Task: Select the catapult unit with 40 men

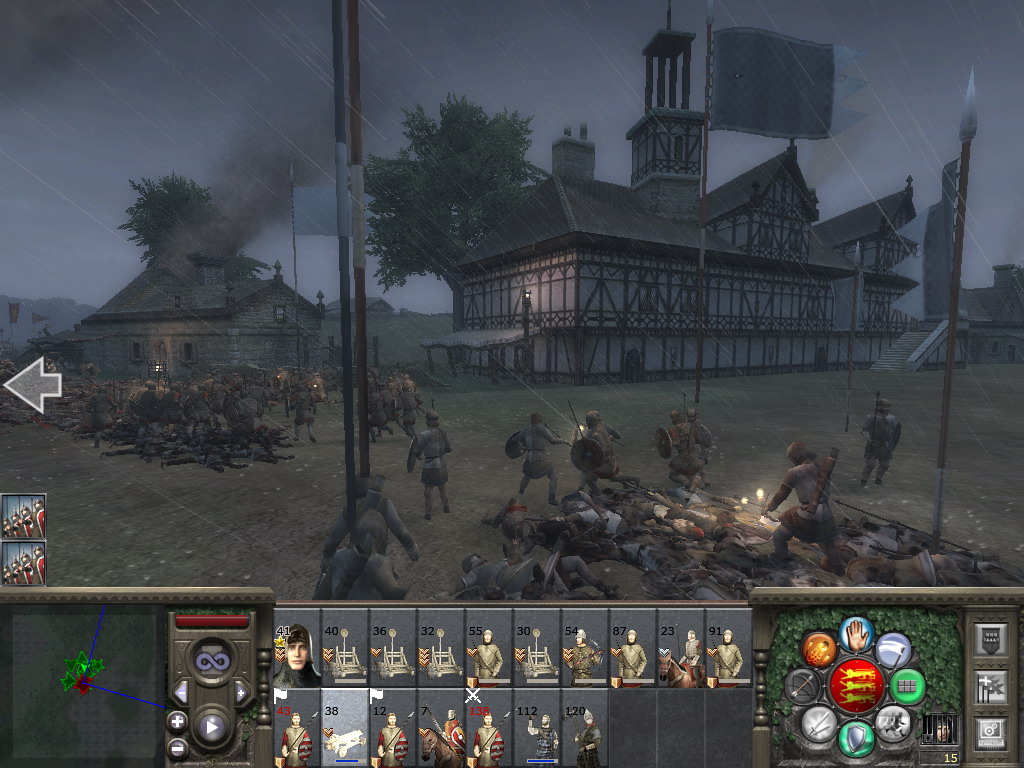Action: tap(344, 648)
